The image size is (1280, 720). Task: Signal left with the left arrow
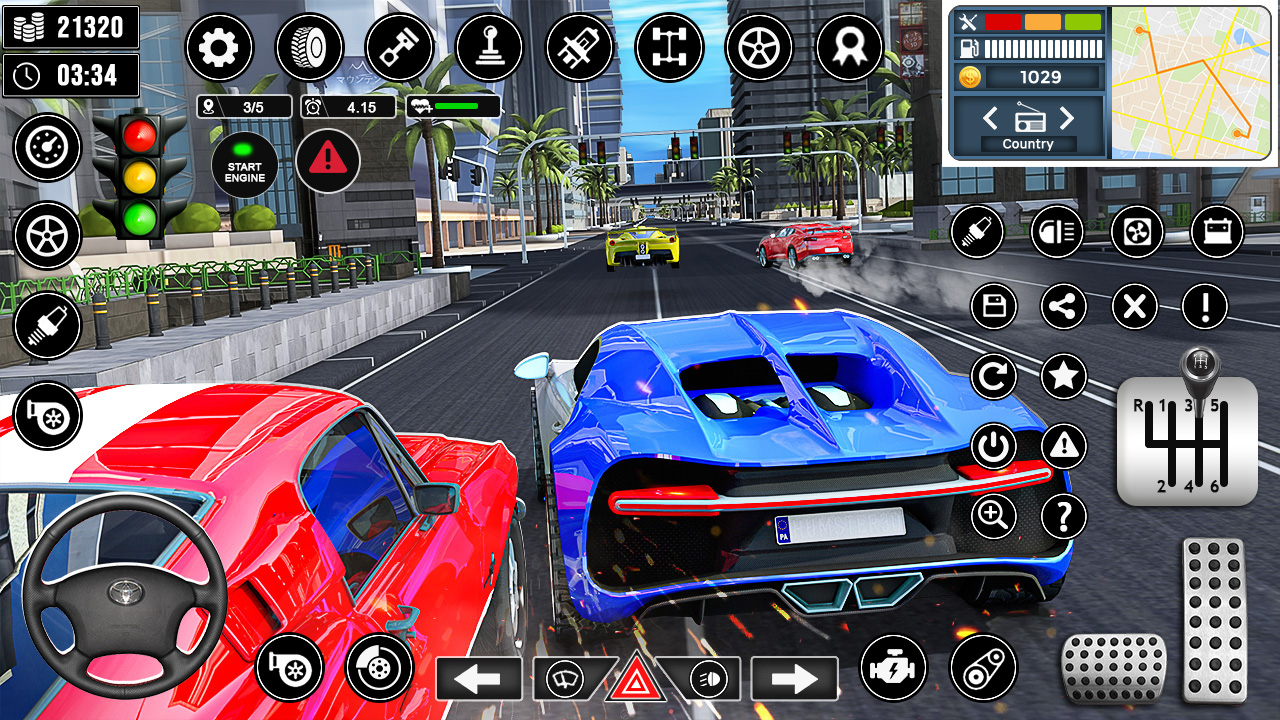478,679
